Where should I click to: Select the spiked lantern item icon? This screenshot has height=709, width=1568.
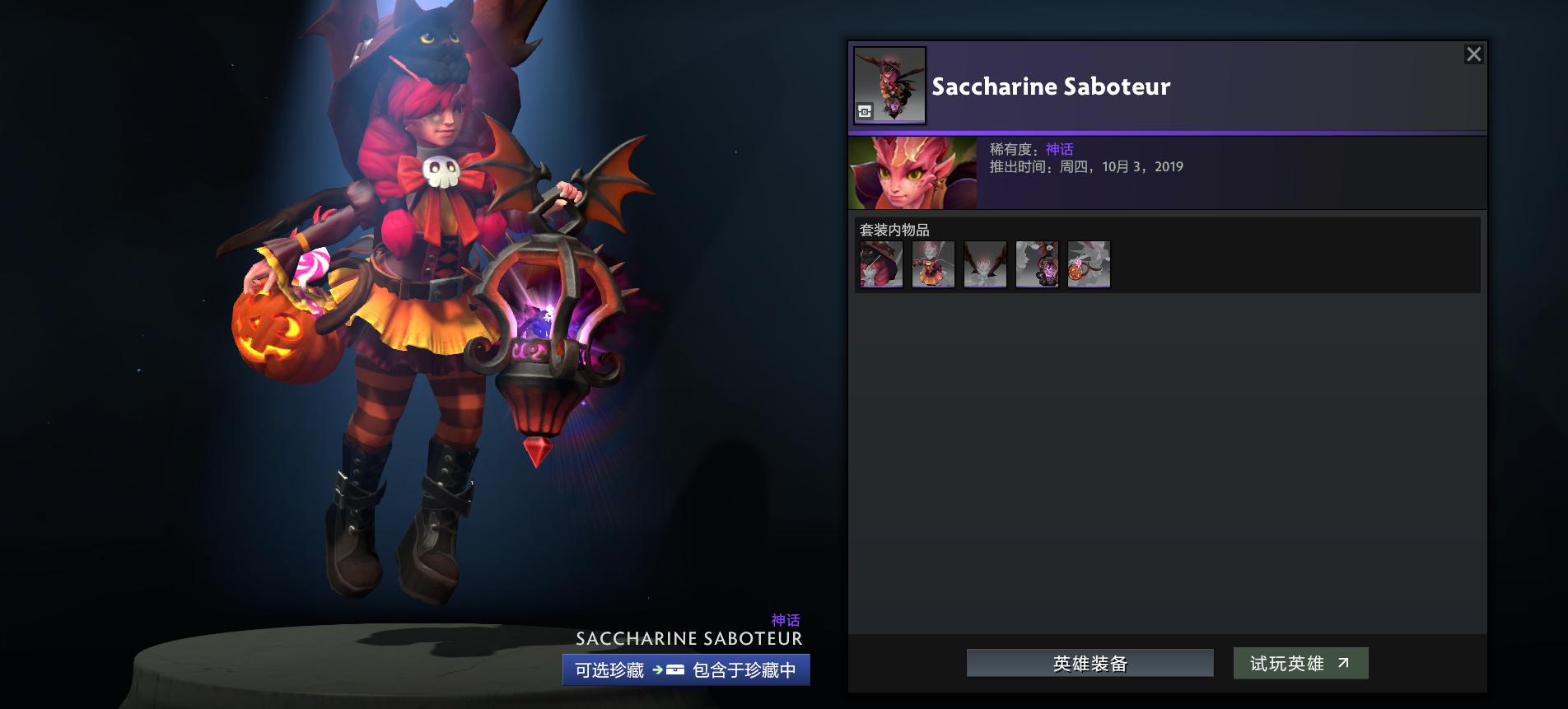pos(1037,265)
